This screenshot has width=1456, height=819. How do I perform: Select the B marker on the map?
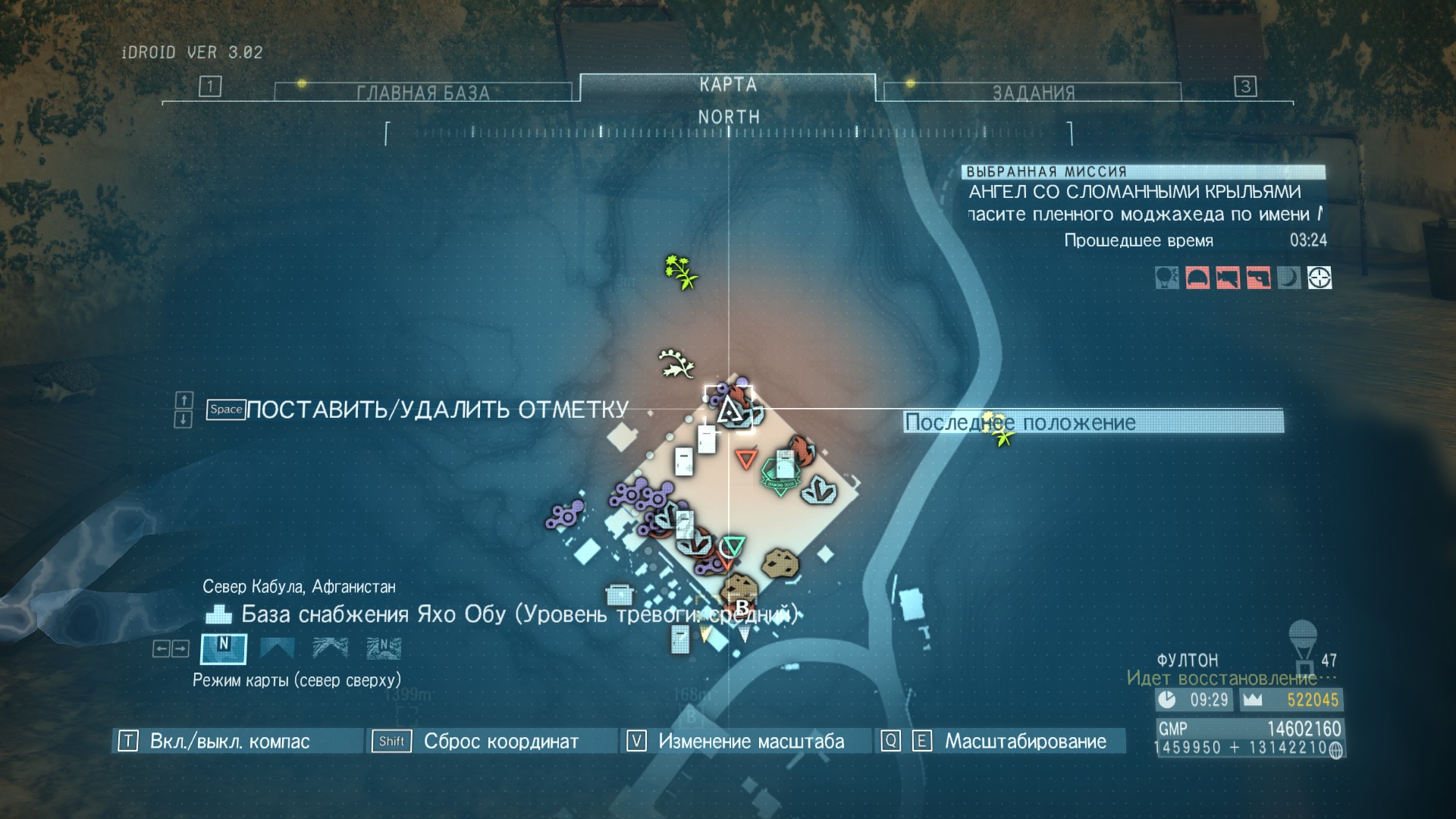coord(742,607)
